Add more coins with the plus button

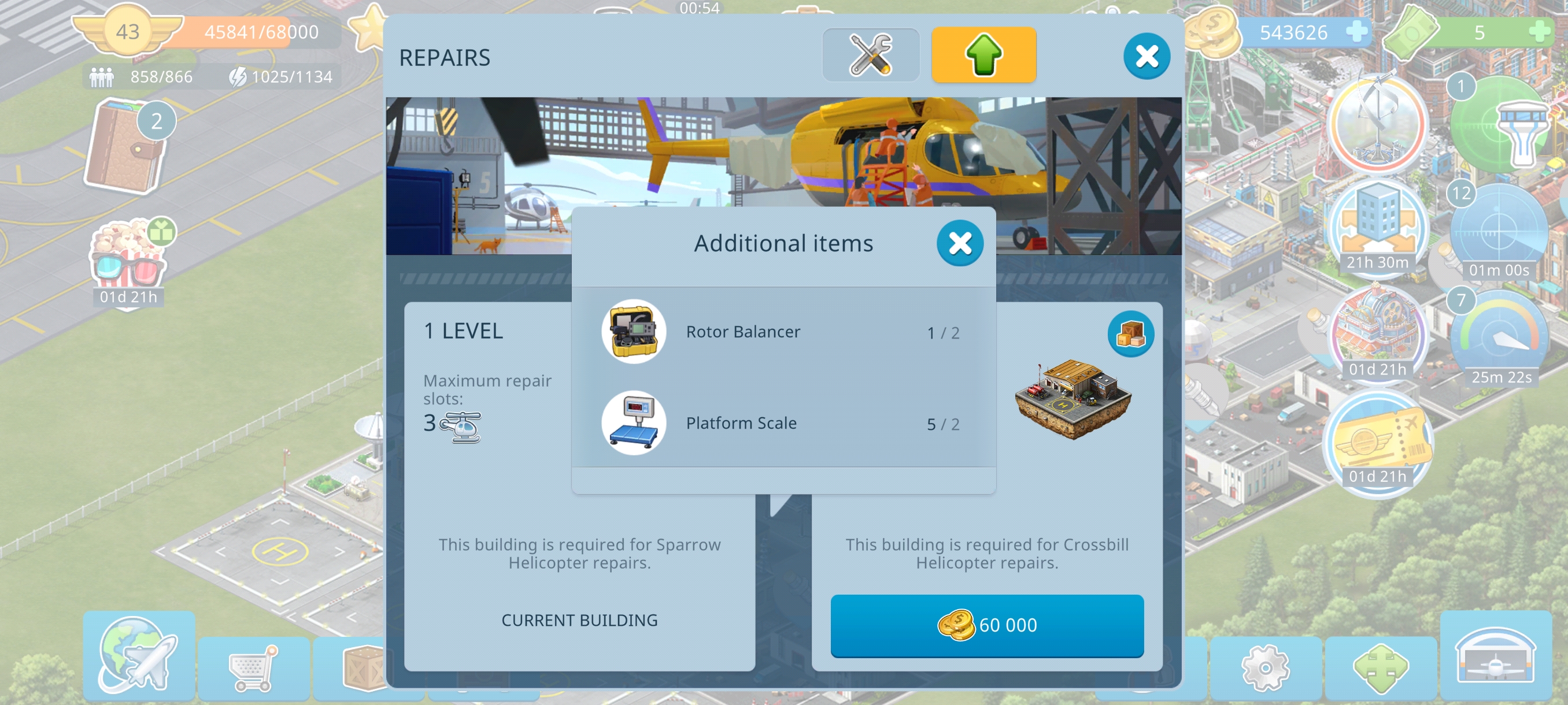1356,32
